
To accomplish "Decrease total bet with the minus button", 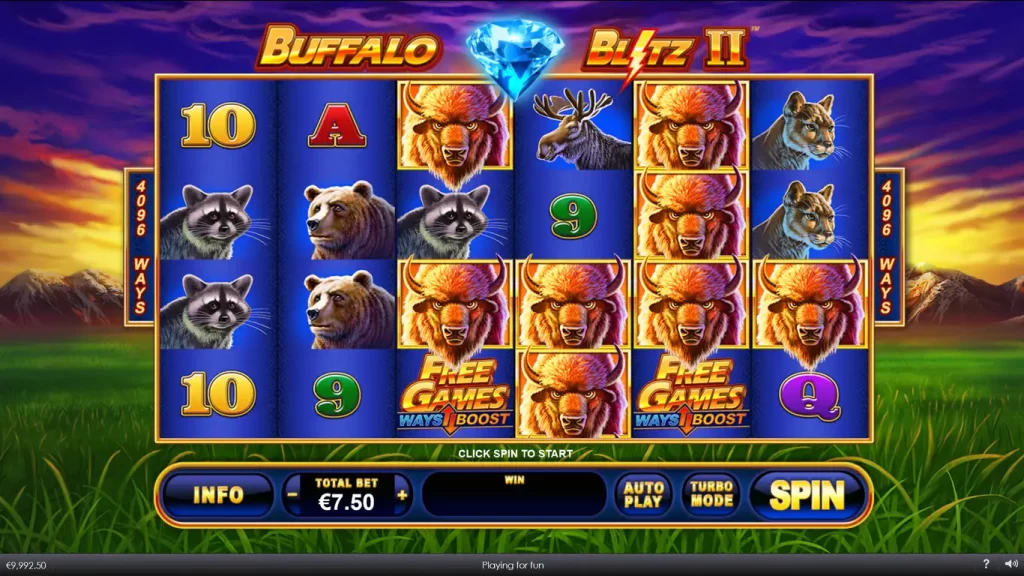I will [292, 494].
